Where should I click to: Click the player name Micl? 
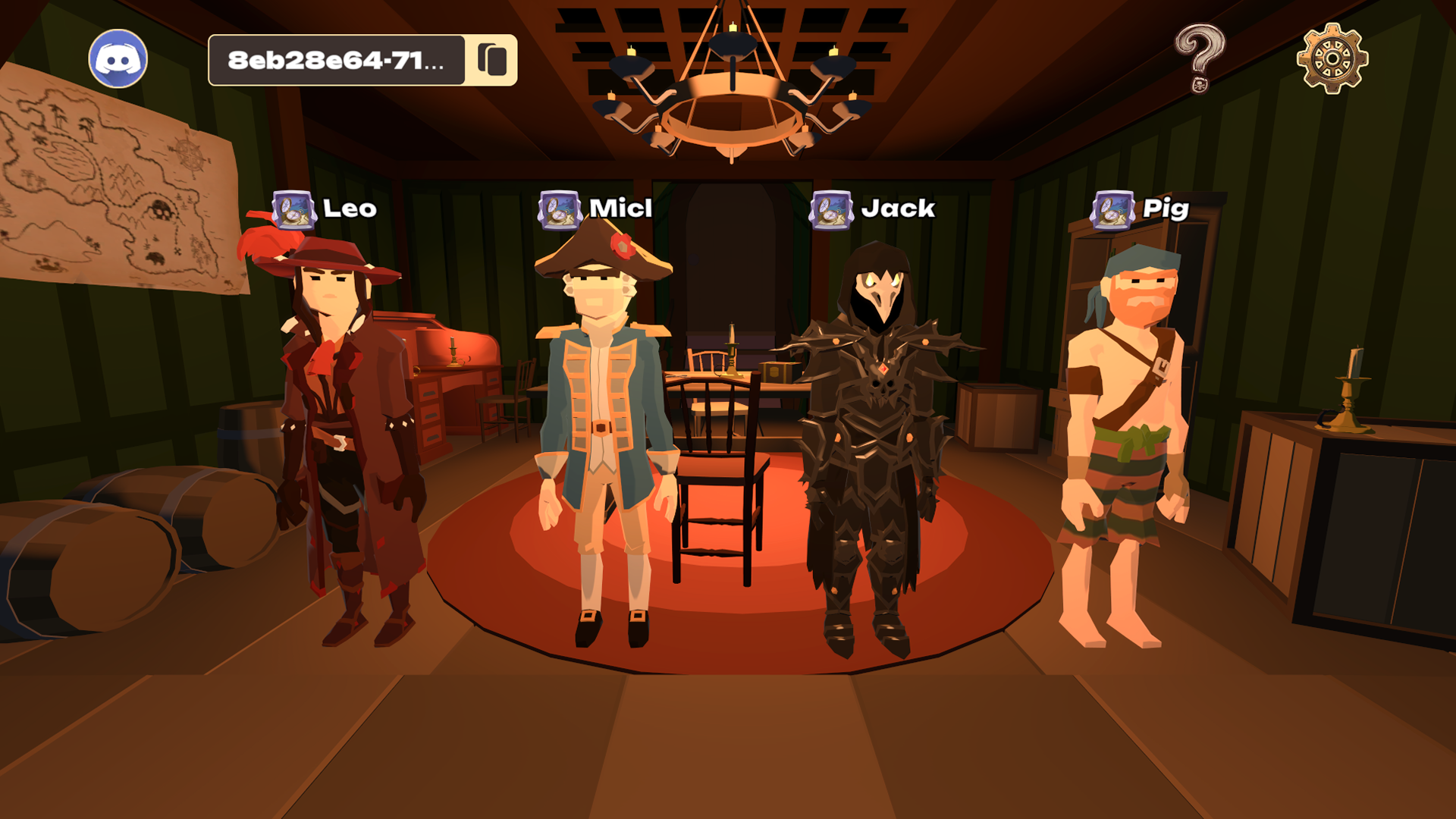coord(618,206)
